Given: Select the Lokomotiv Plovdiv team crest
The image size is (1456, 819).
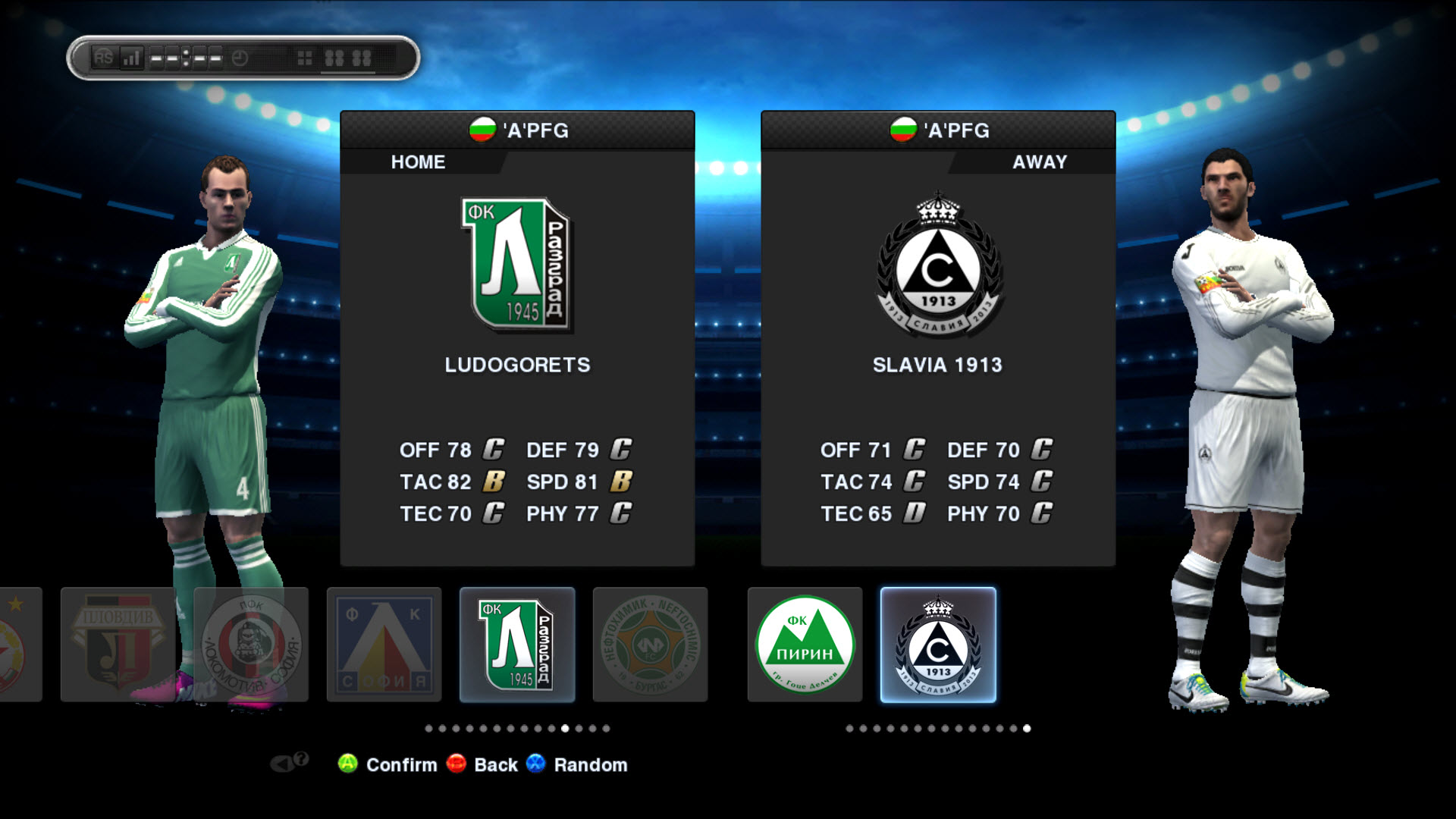Looking at the screenshot, I should tap(118, 645).
